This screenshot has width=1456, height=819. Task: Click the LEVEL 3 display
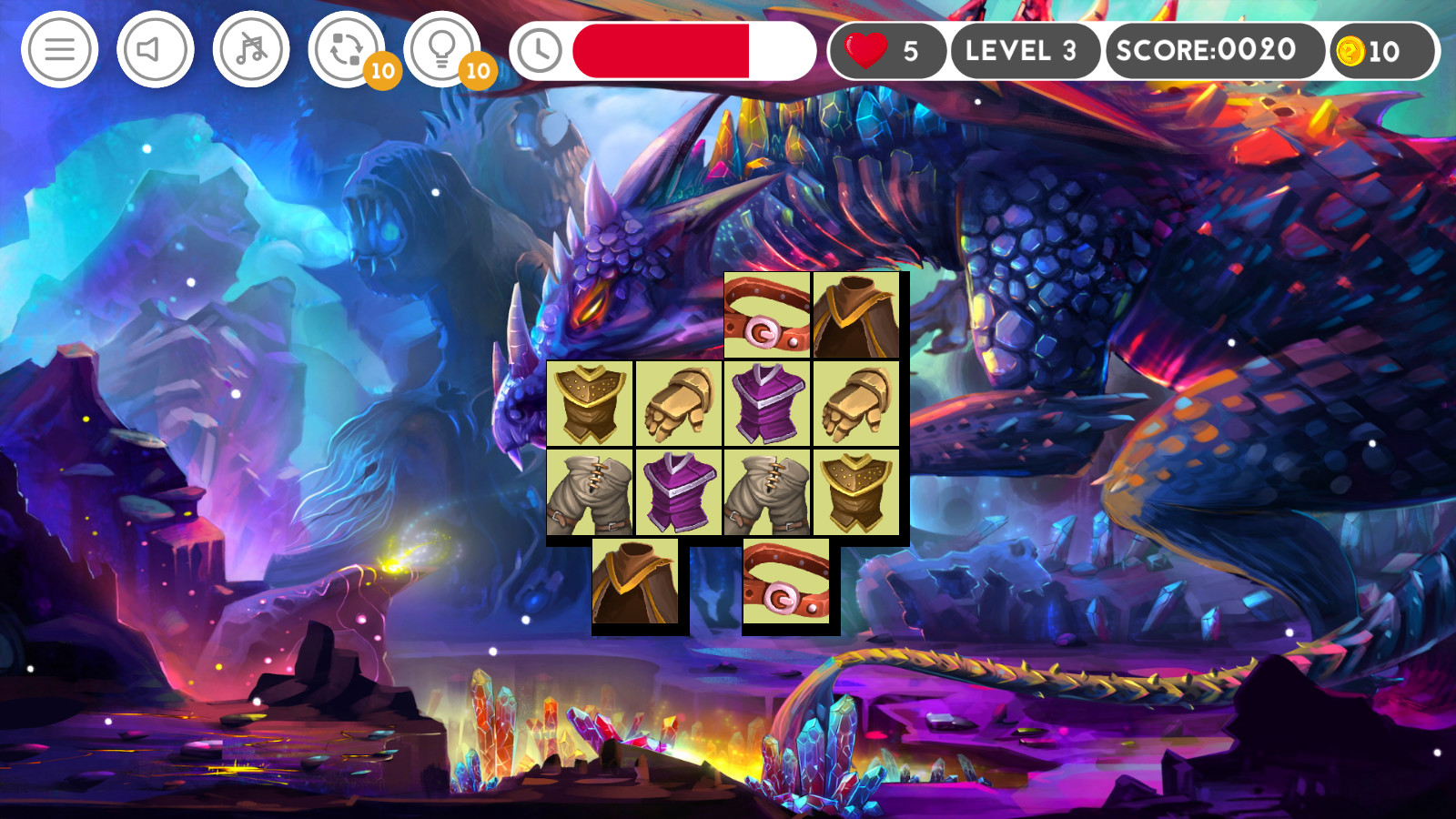click(x=1024, y=50)
